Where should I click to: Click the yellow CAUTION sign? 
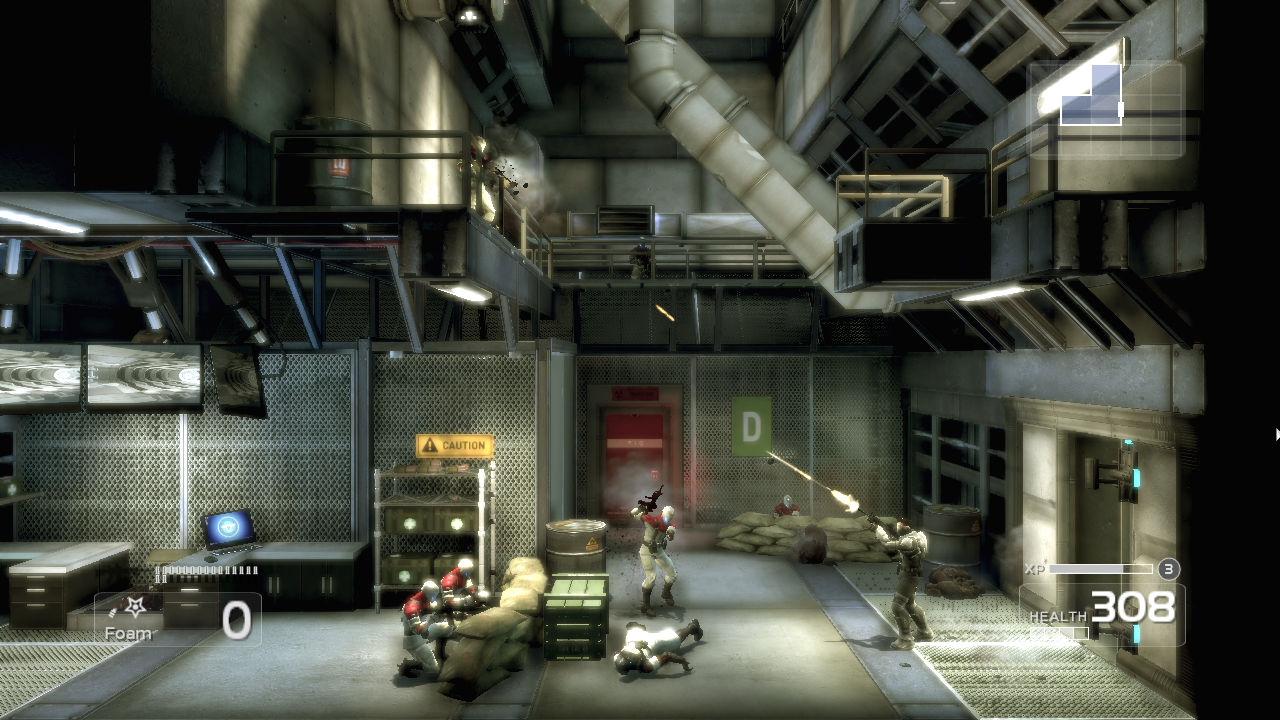click(455, 447)
